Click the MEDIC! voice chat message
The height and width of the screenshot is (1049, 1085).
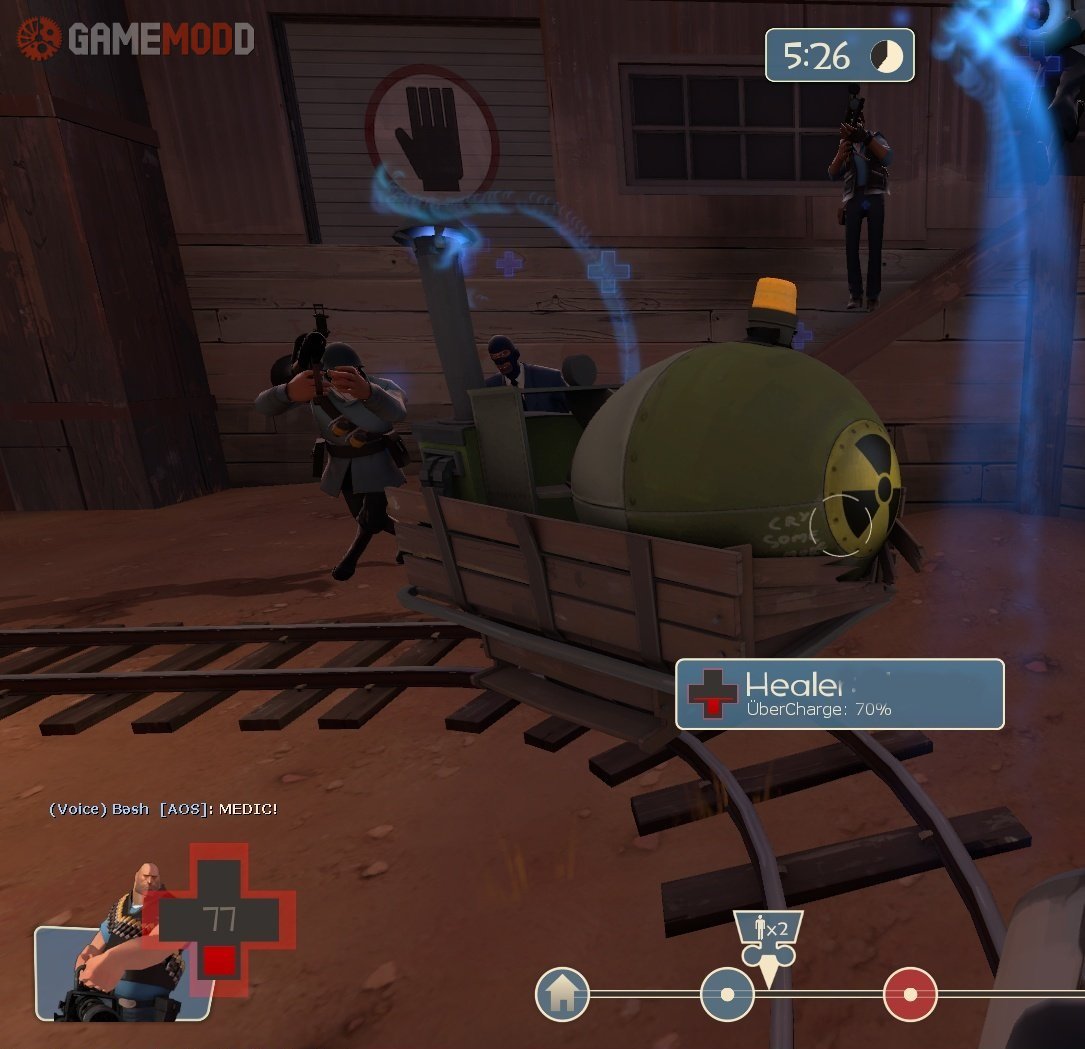(163, 809)
